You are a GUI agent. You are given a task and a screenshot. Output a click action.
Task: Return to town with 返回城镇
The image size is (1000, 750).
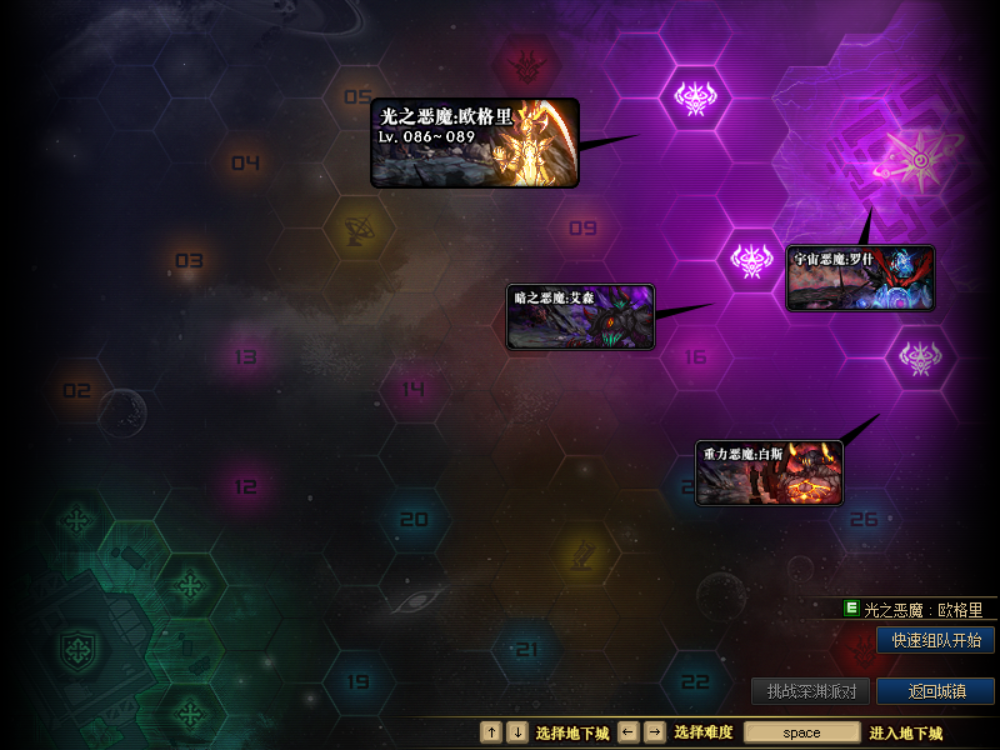[936, 691]
